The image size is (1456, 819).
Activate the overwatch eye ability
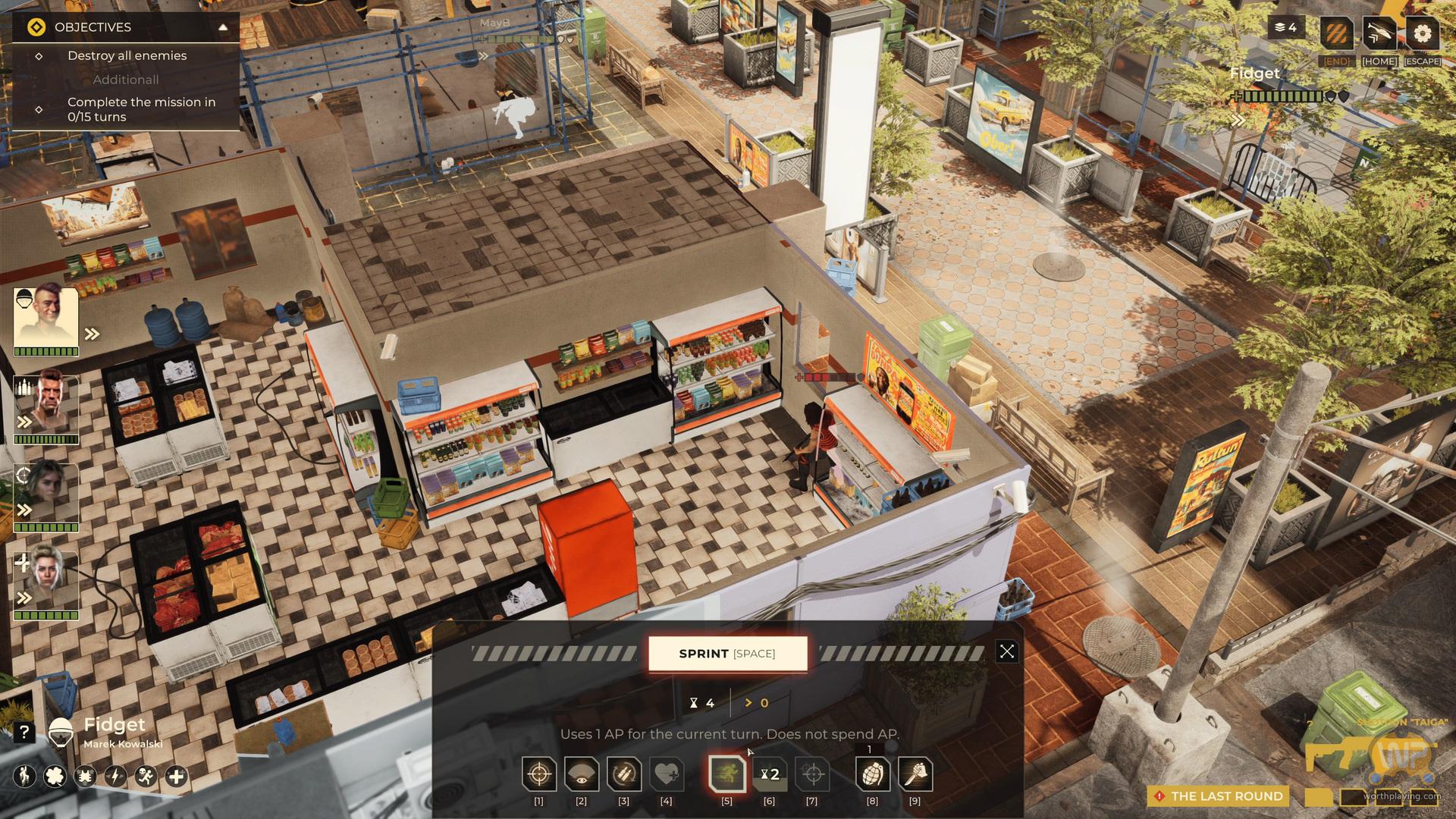[582, 774]
